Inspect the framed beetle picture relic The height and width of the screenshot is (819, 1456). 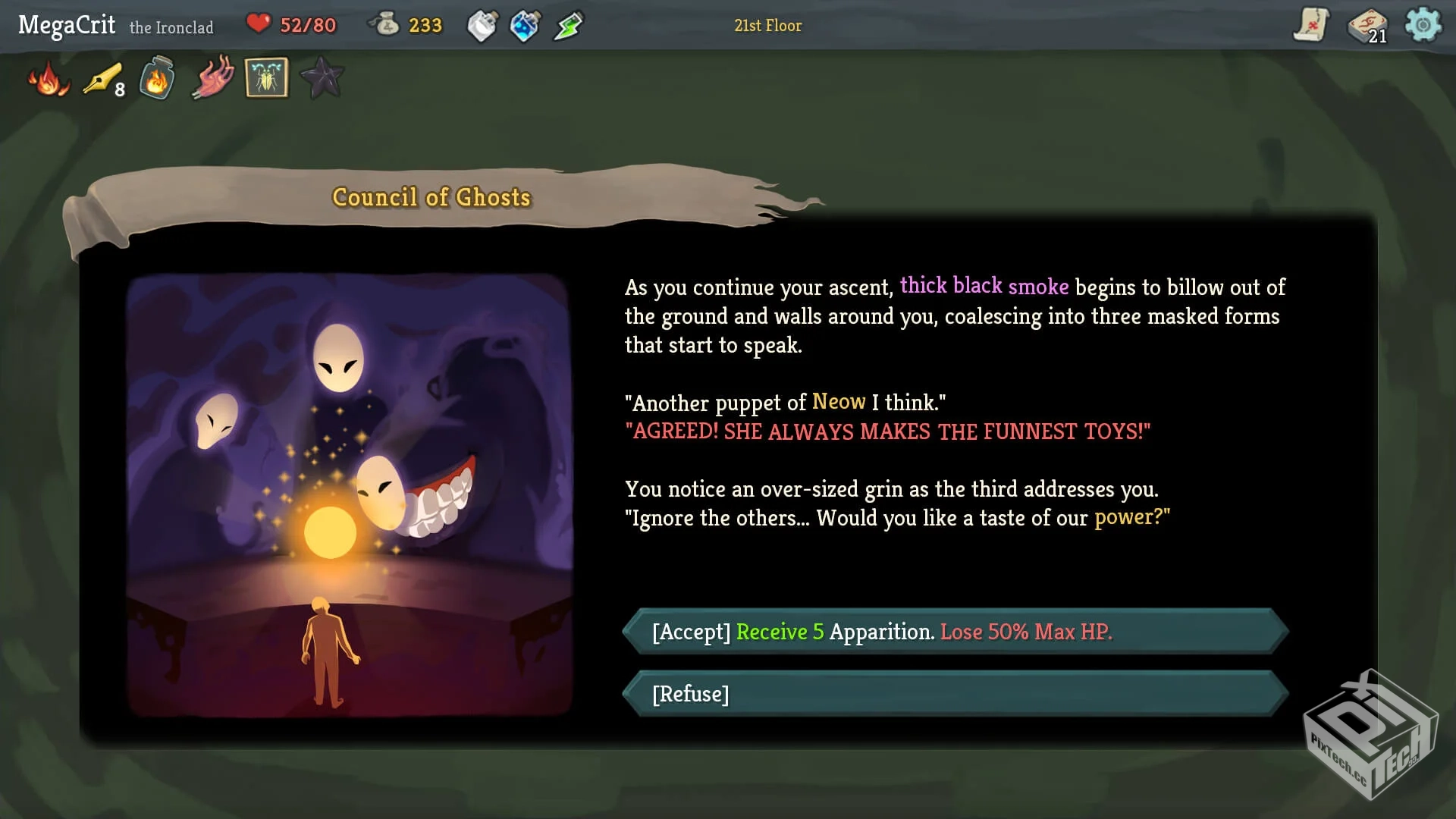[266, 78]
